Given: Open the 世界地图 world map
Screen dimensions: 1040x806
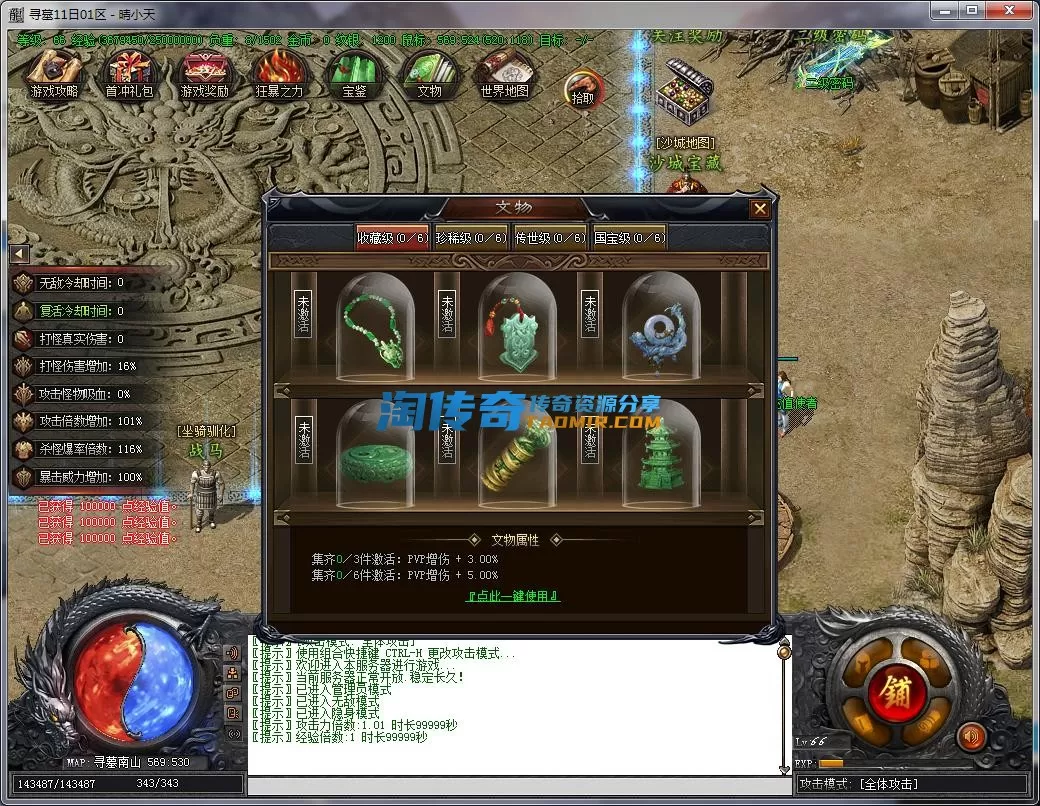Looking at the screenshot, I should point(505,74).
